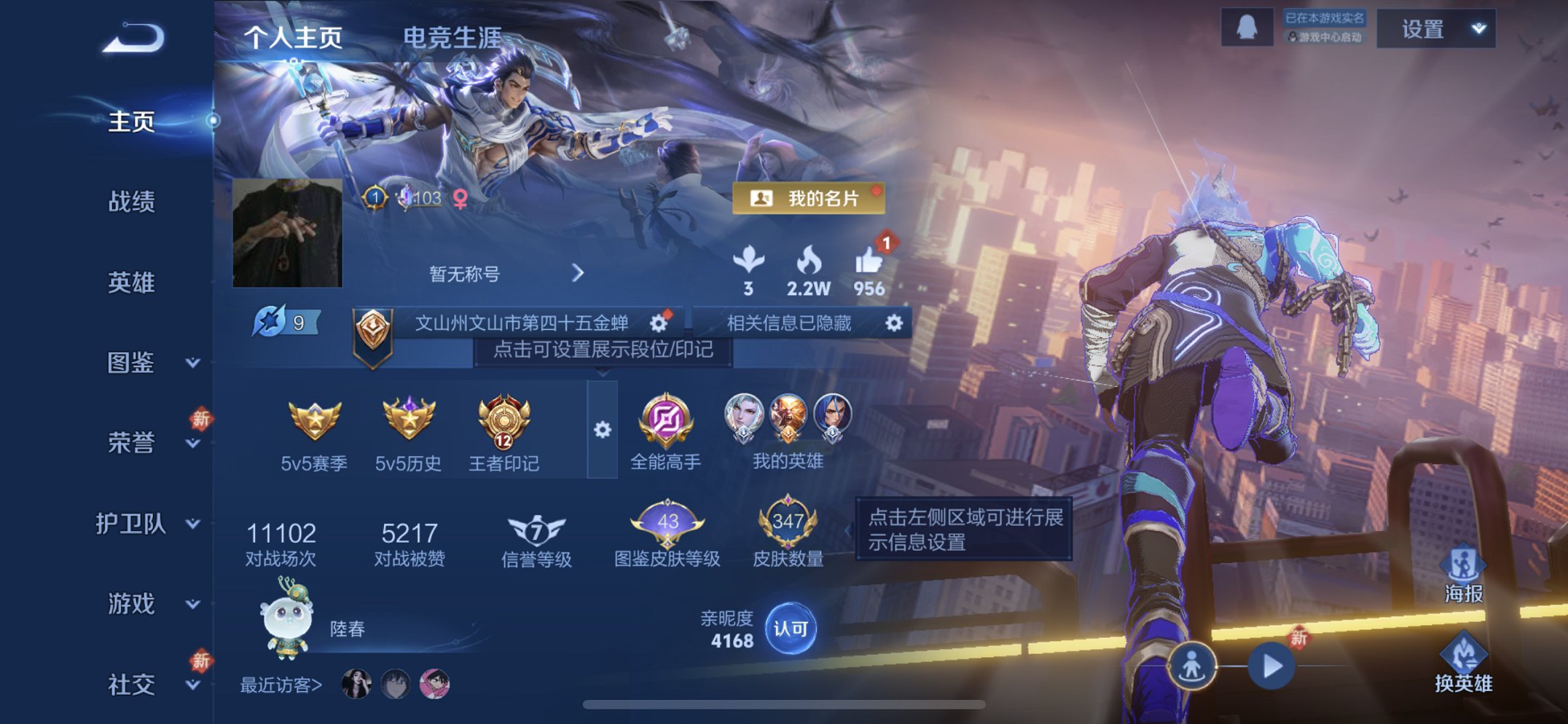Click the 信誉等级 level 7 wings icon

click(x=537, y=530)
